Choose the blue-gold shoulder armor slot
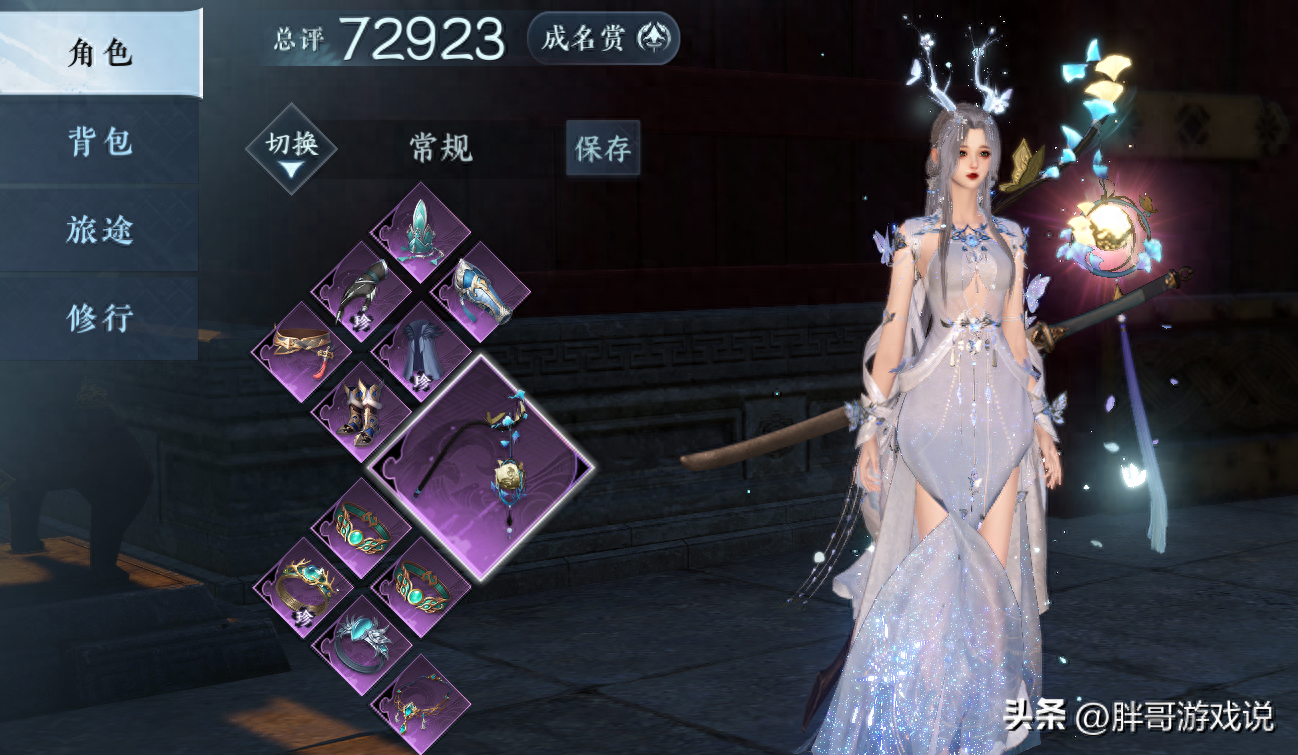Viewport: 1298px width, 755px height. point(480,291)
